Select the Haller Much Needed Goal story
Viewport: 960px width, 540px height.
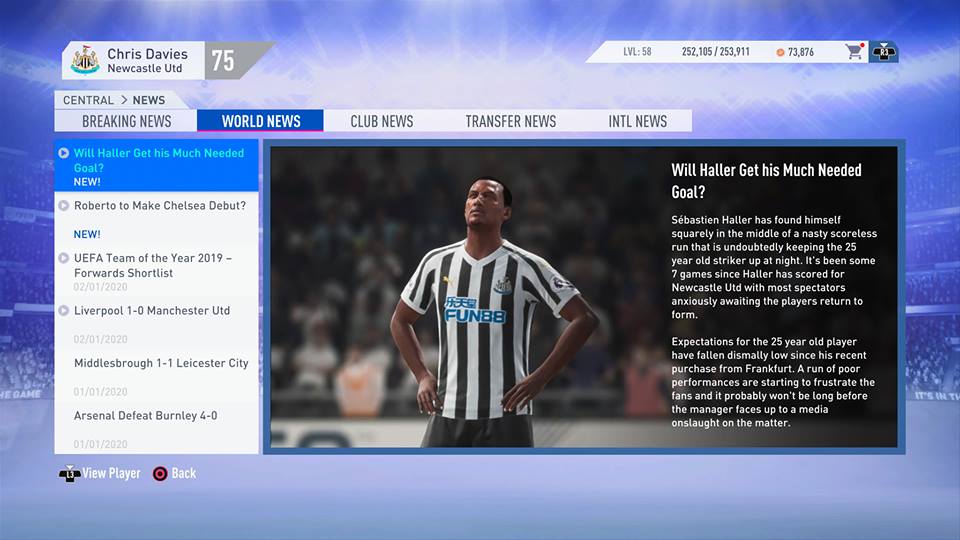pos(158,161)
